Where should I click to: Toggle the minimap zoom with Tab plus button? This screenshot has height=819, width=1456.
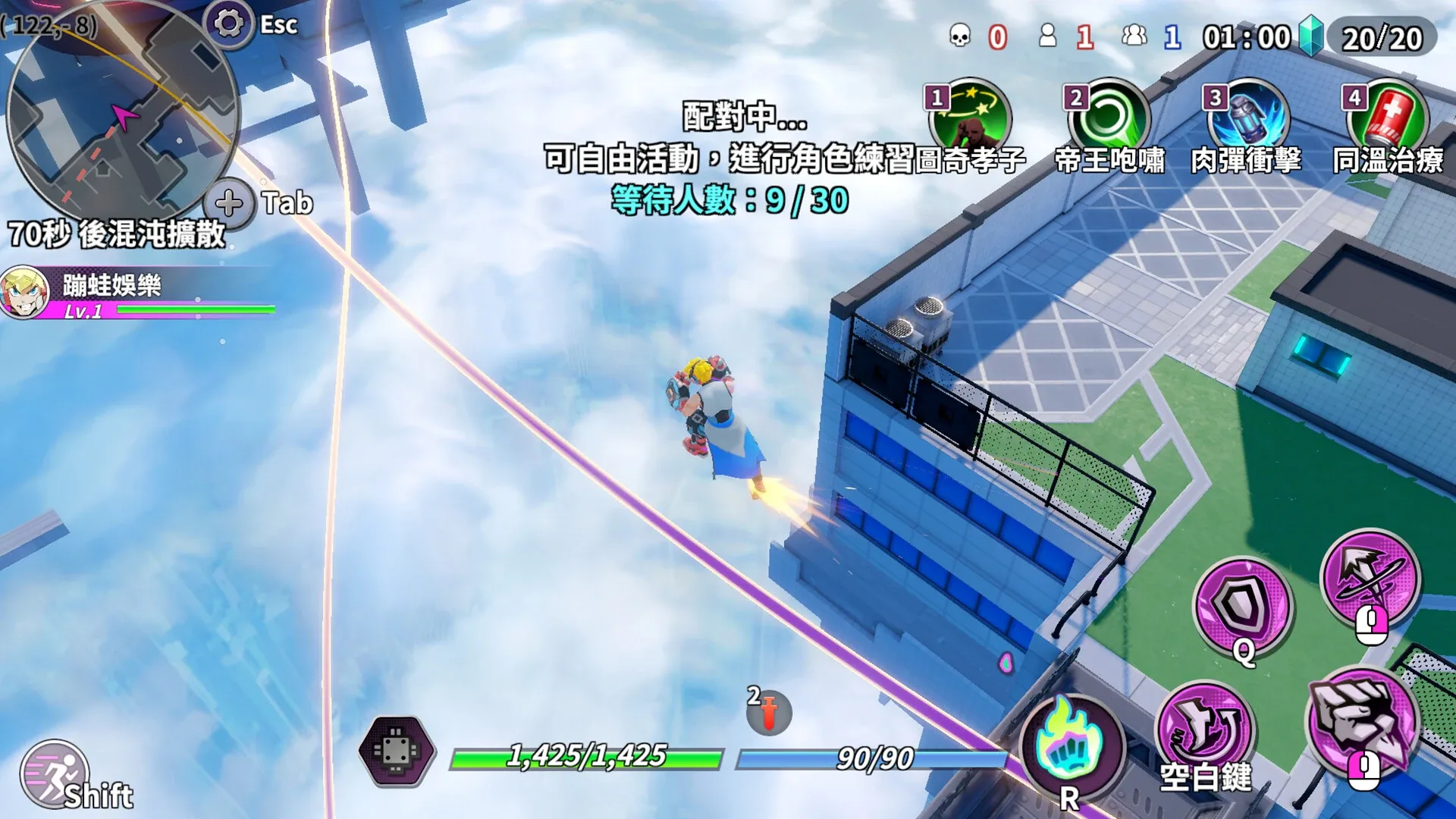(x=228, y=201)
